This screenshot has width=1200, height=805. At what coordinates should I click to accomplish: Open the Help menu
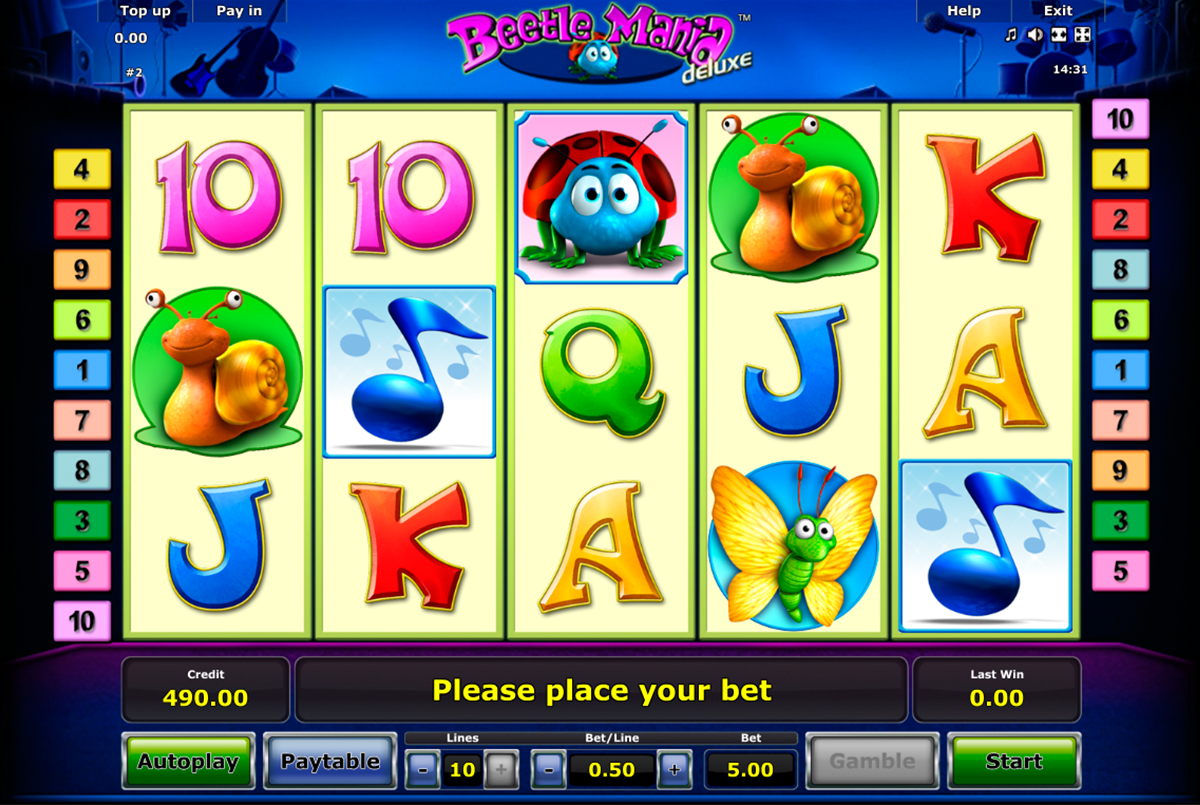tap(964, 11)
